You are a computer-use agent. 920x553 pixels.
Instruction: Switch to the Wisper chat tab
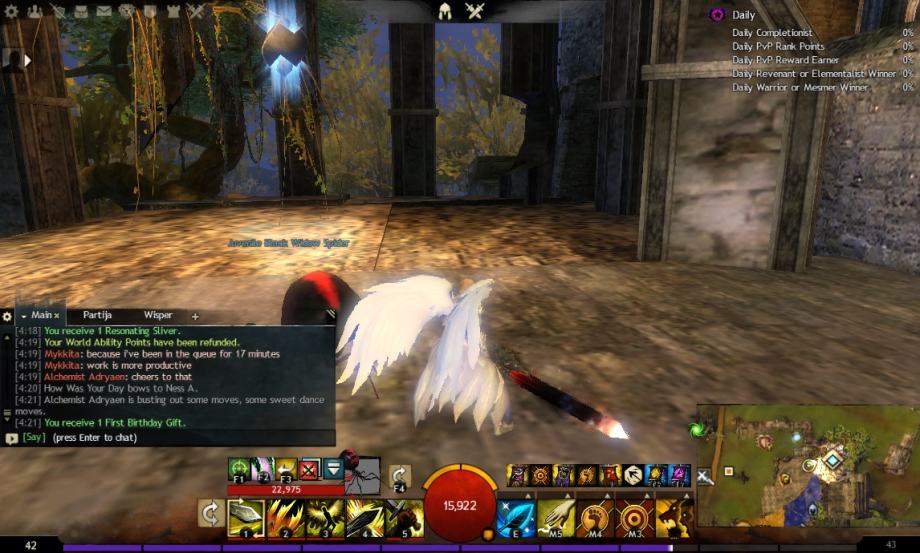158,315
